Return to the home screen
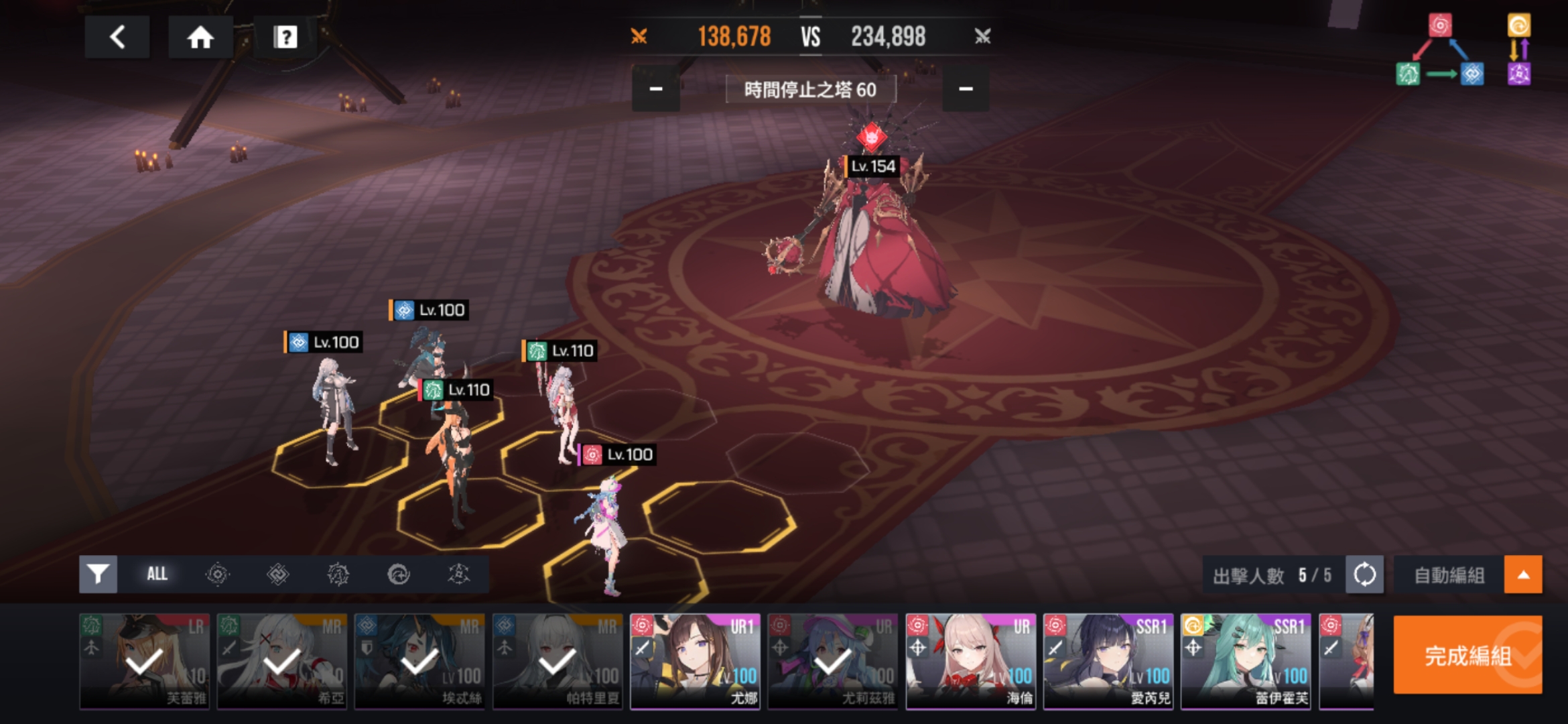The height and width of the screenshot is (724, 1568). tap(200, 37)
